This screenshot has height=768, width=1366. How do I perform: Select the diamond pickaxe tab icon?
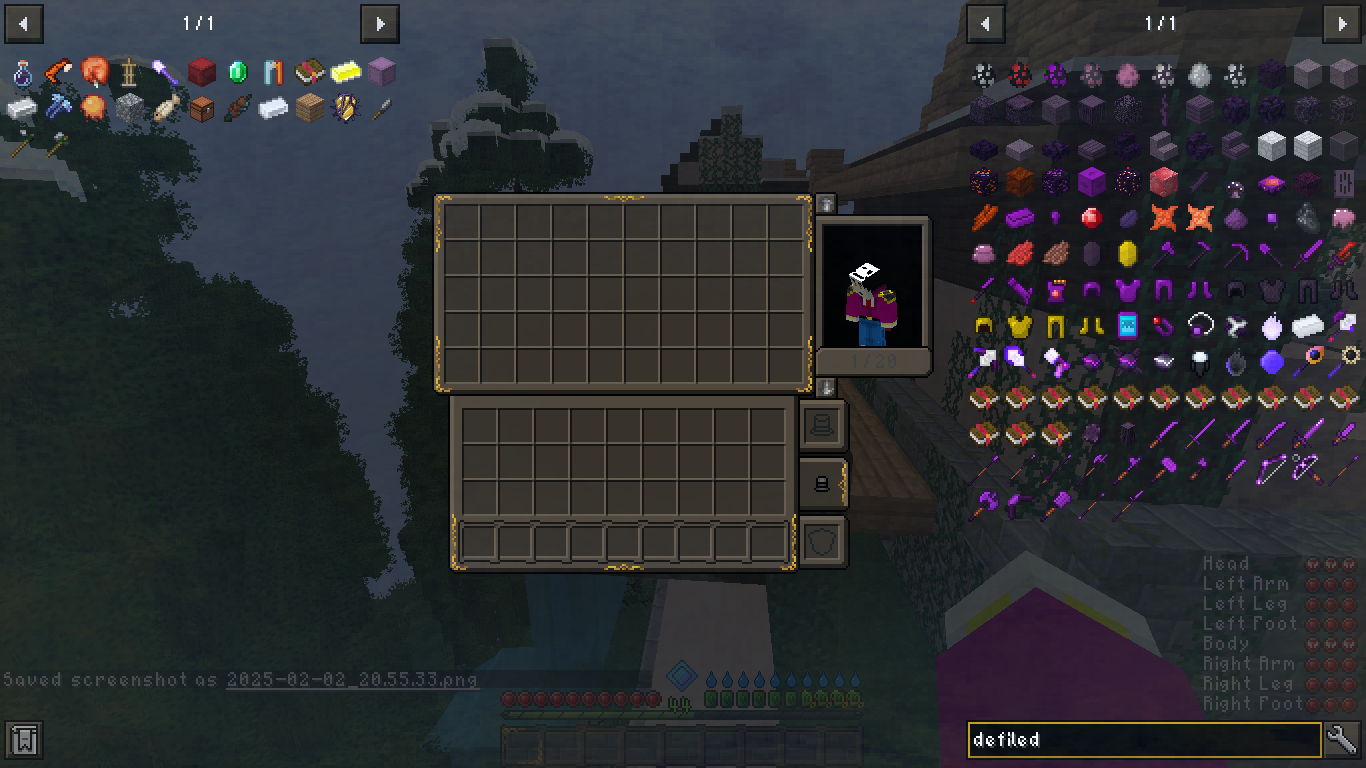coord(58,106)
